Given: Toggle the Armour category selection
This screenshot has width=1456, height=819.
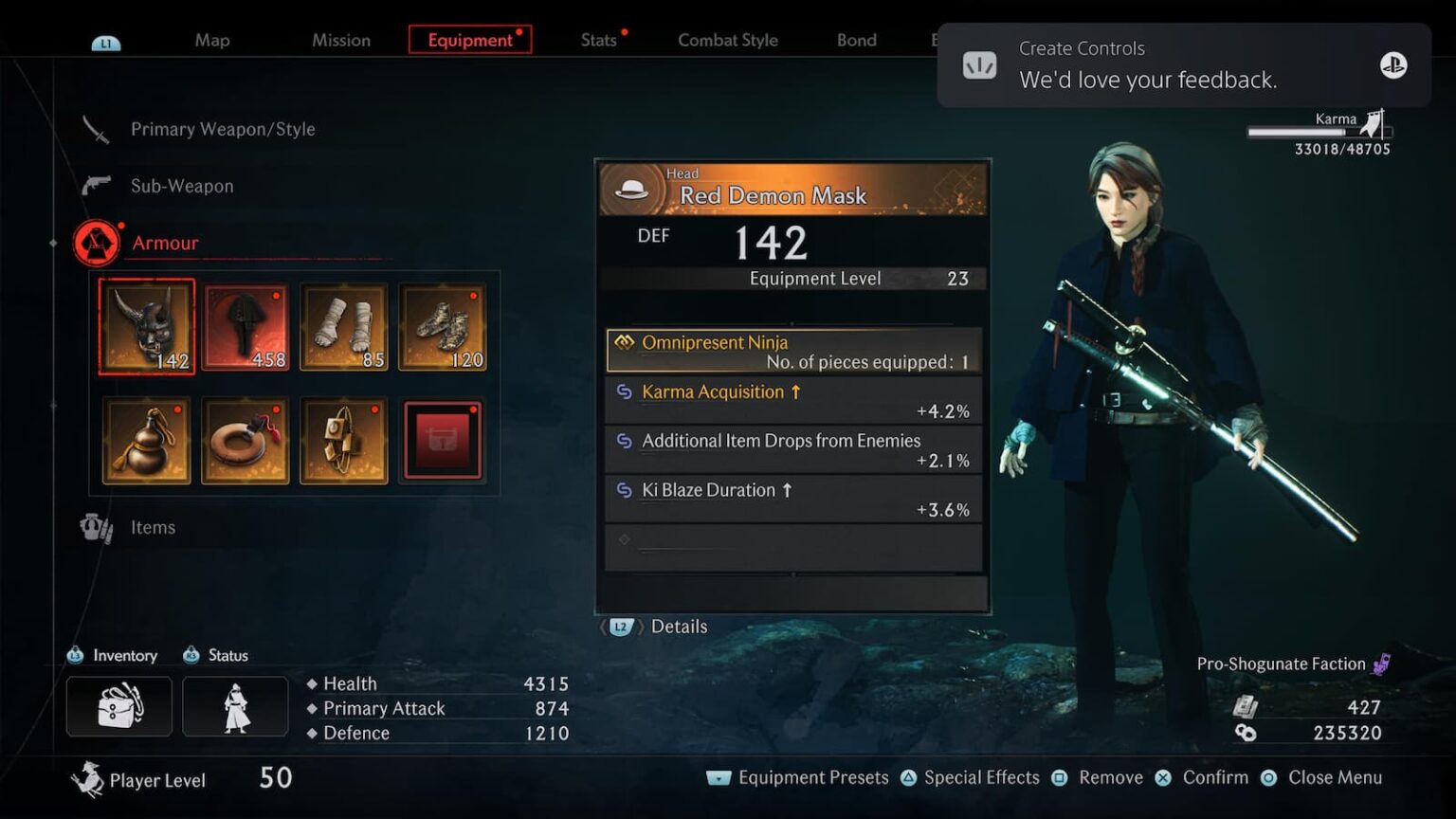Looking at the screenshot, I should click(165, 243).
